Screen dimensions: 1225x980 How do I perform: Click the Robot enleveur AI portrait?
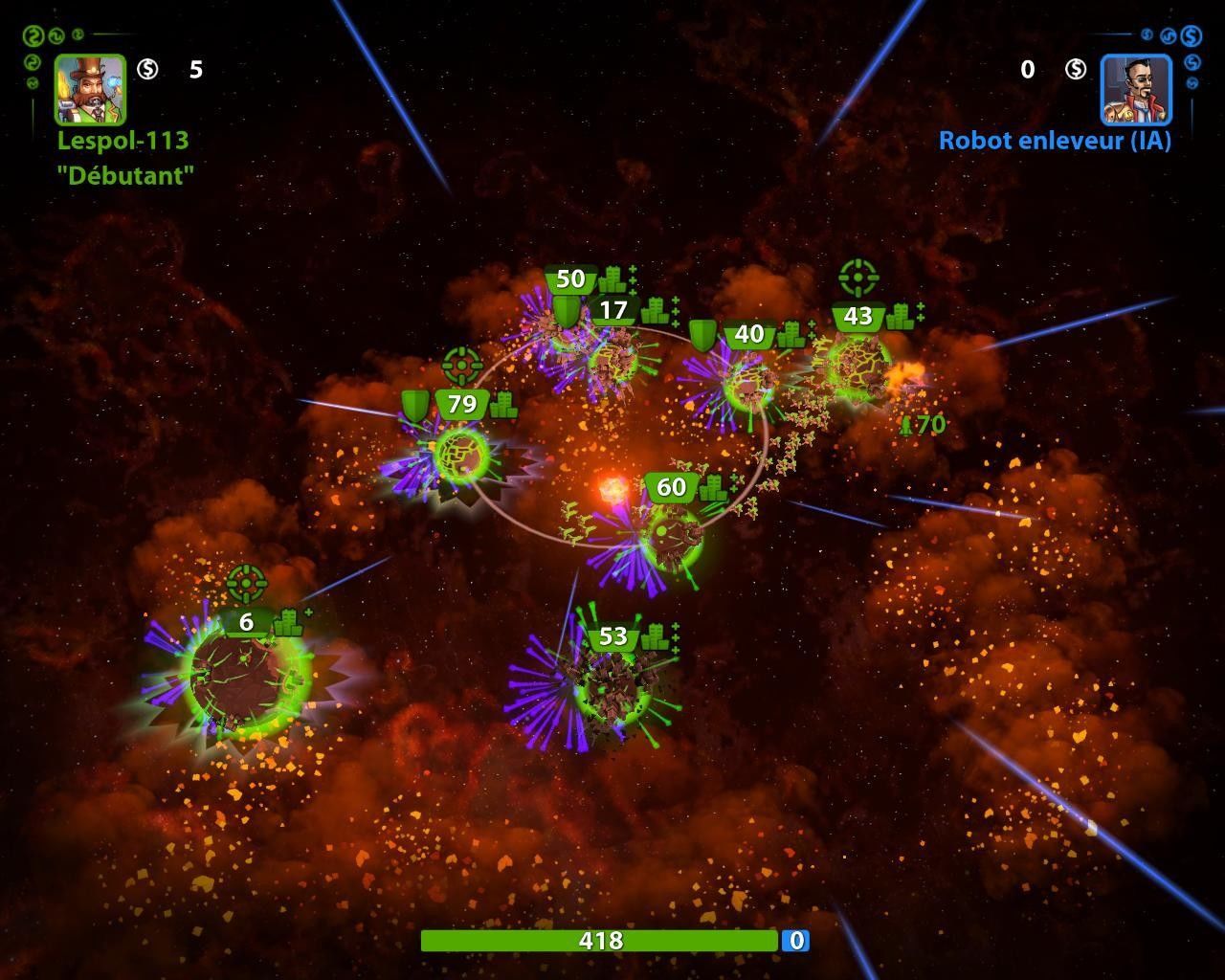pos(1136,89)
